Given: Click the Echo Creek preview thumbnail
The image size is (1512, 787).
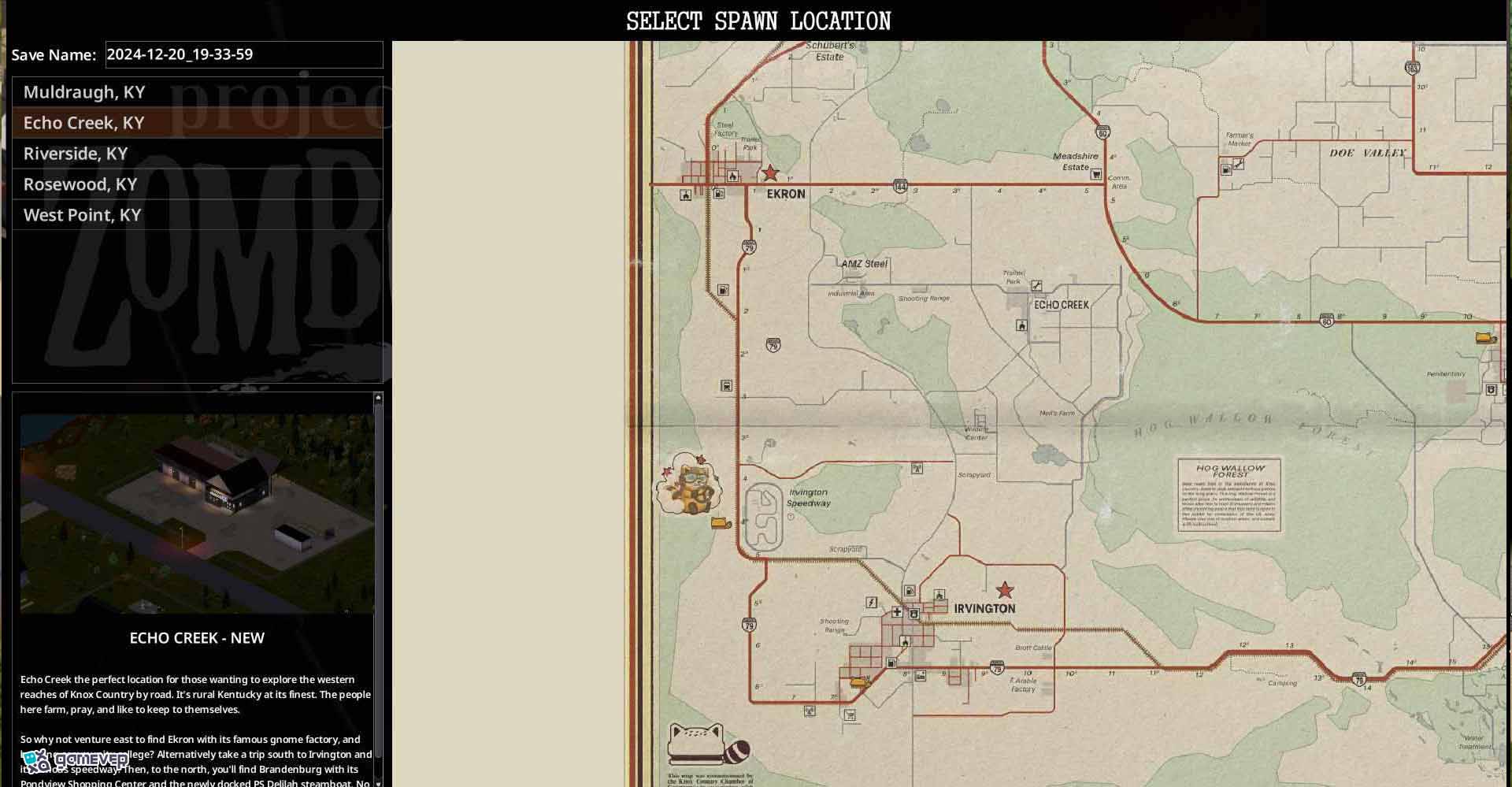Looking at the screenshot, I should click(197, 513).
